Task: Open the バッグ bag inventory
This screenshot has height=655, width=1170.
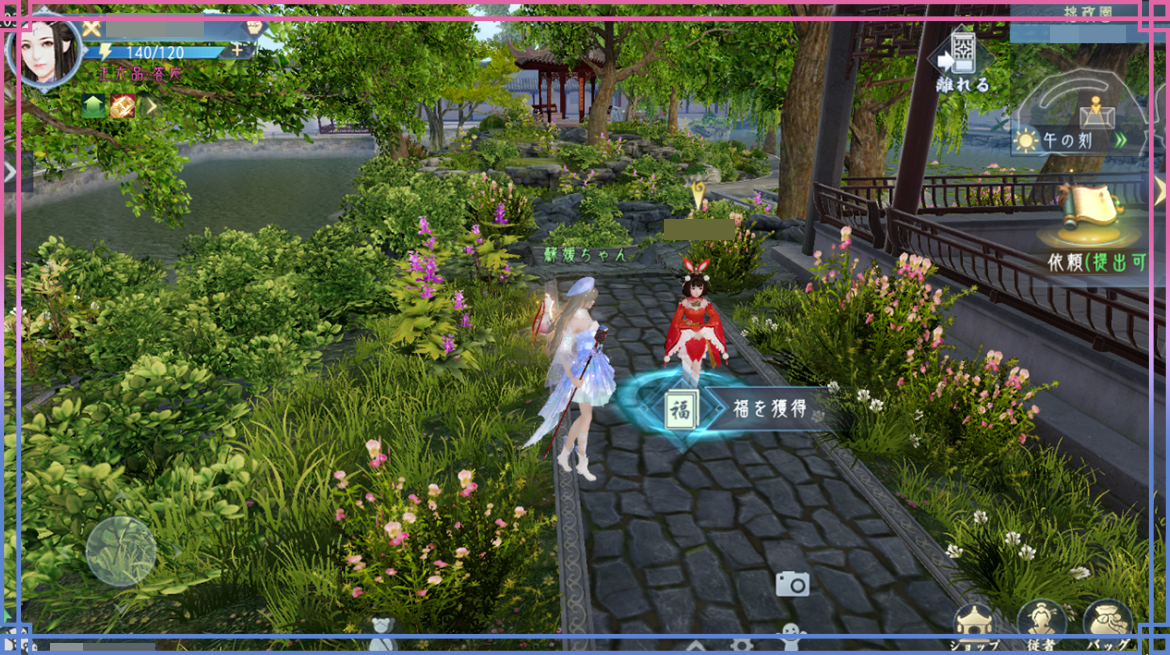Action: click(1107, 624)
